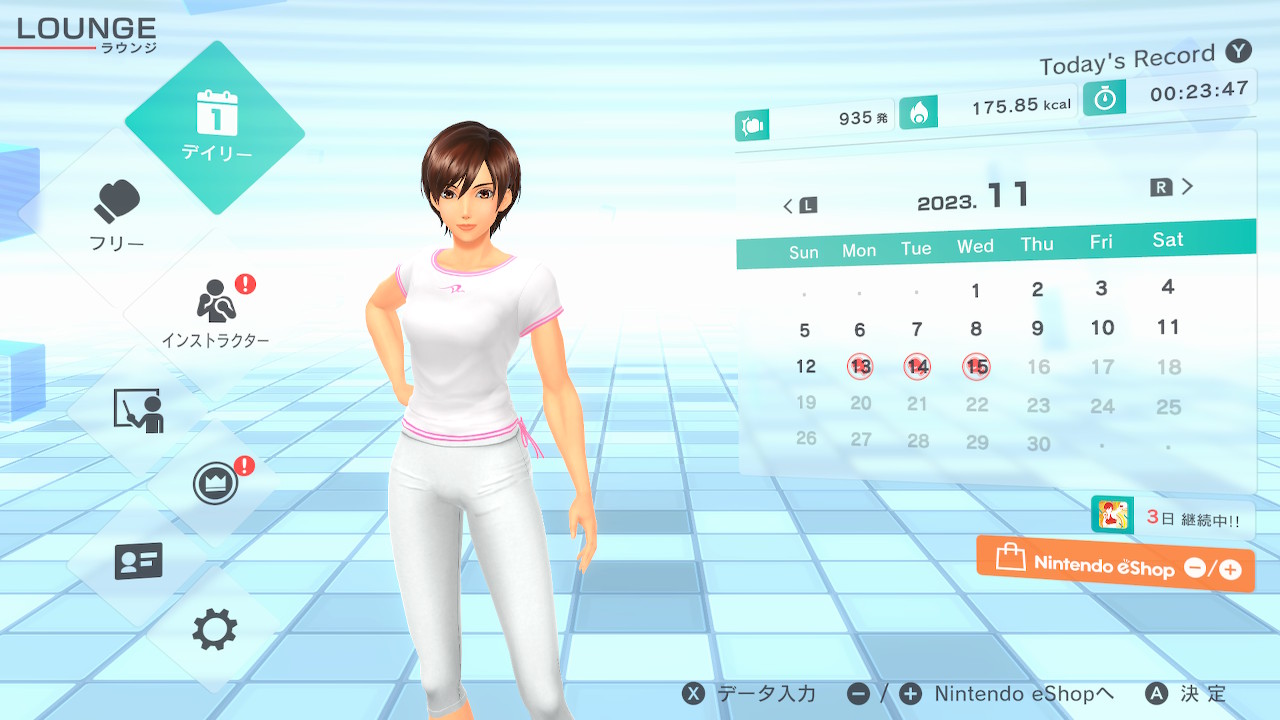Choose November 1 on the calendar
The height and width of the screenshot is (720, 1280).
tap(976, 291)
